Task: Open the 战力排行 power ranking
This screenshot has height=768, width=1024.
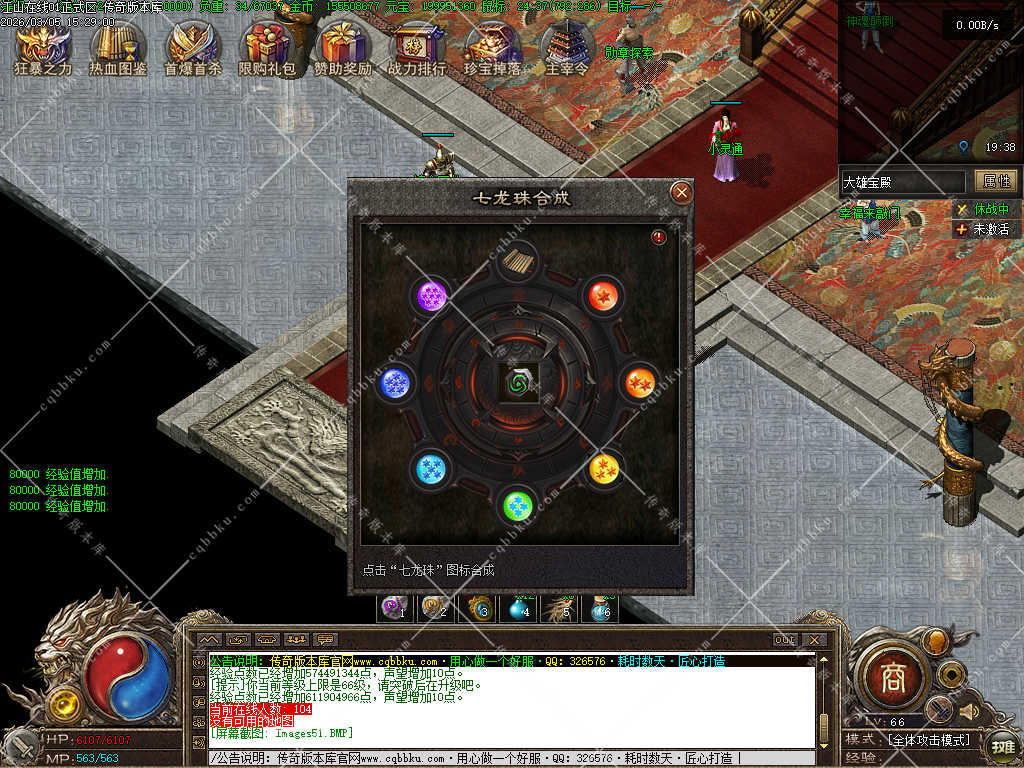Action: pos(417,48)
